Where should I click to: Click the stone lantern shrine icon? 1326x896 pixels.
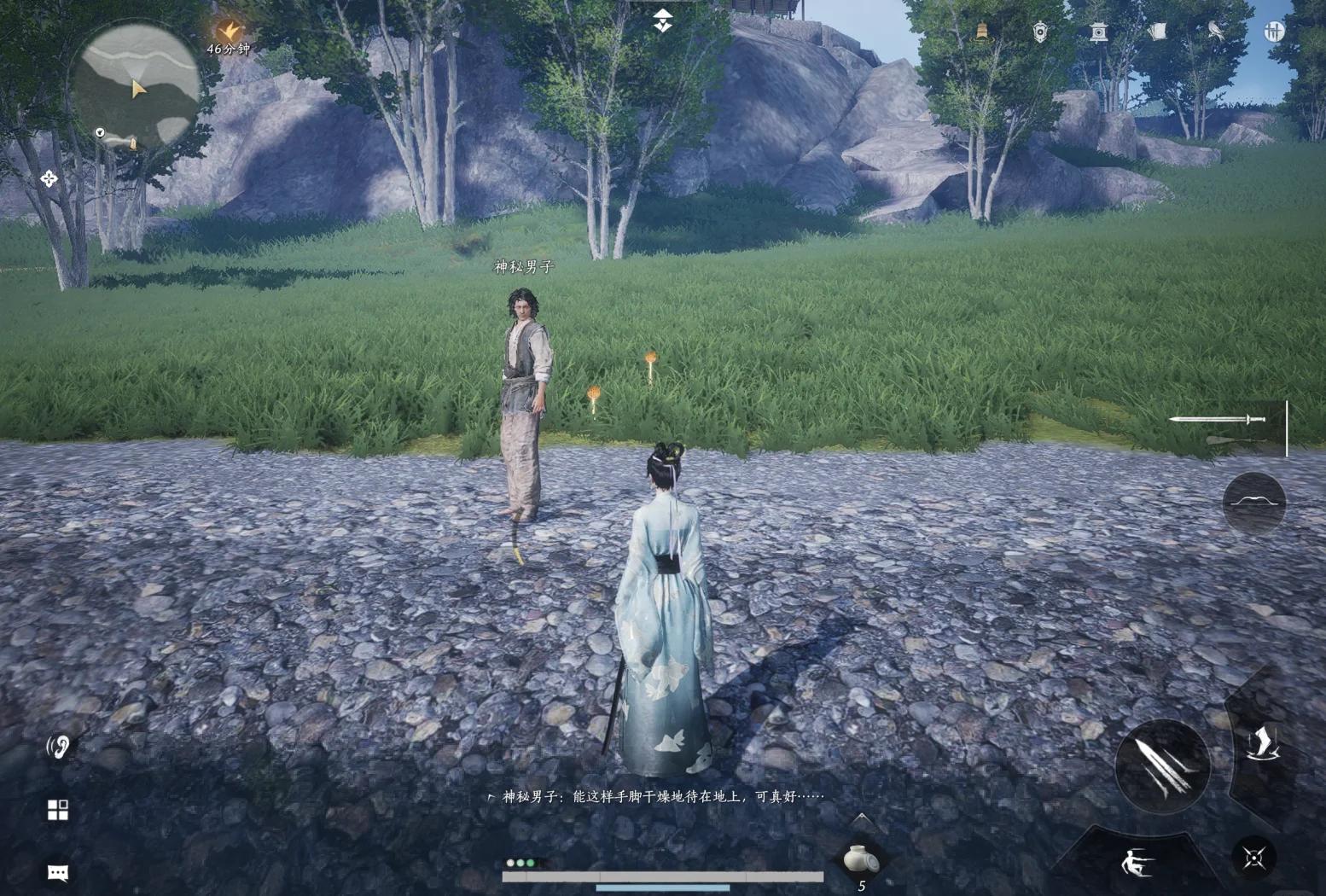tap(1098, 32)
